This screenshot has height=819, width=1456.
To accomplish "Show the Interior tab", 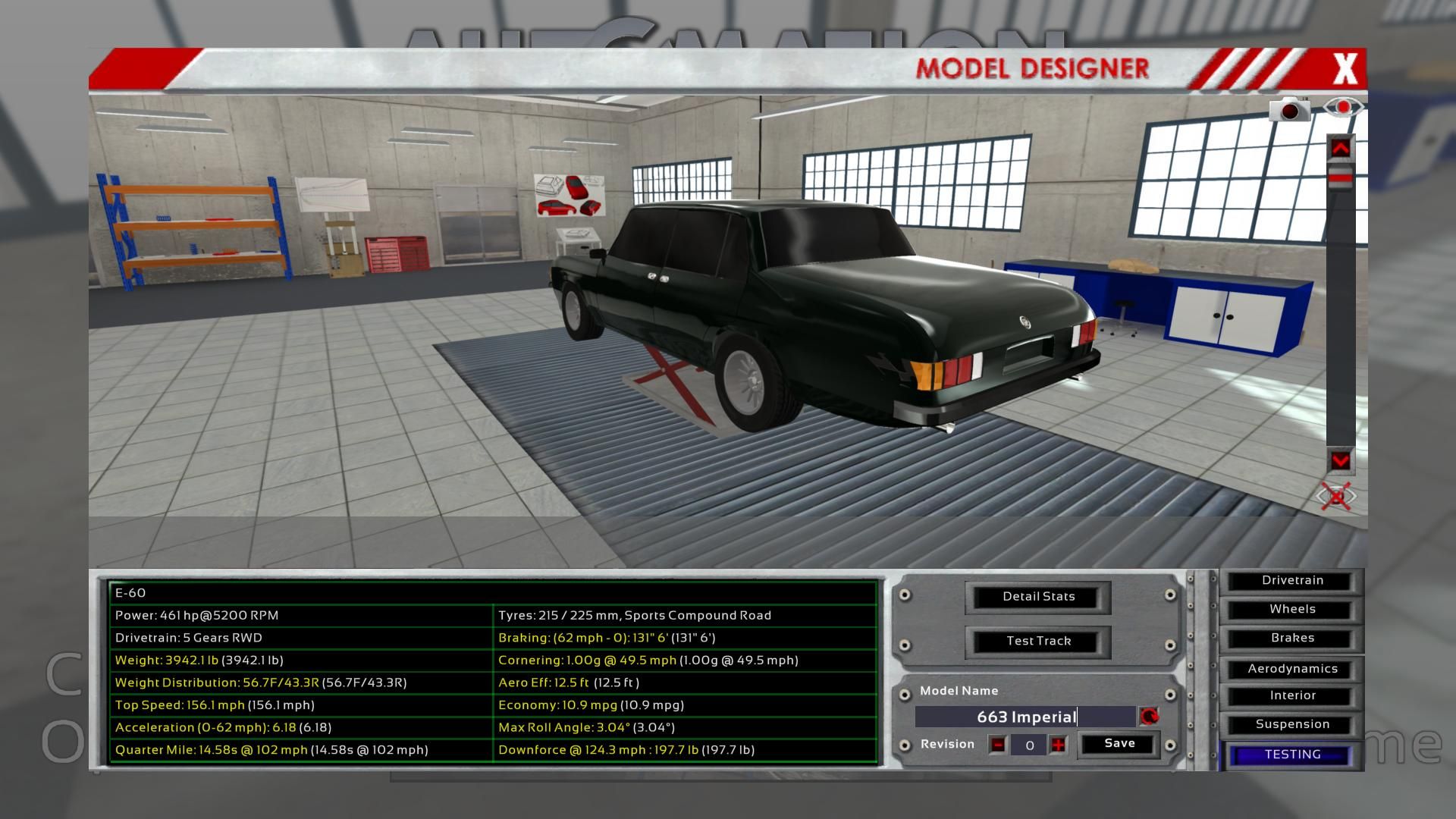I will click(1292, 696).
